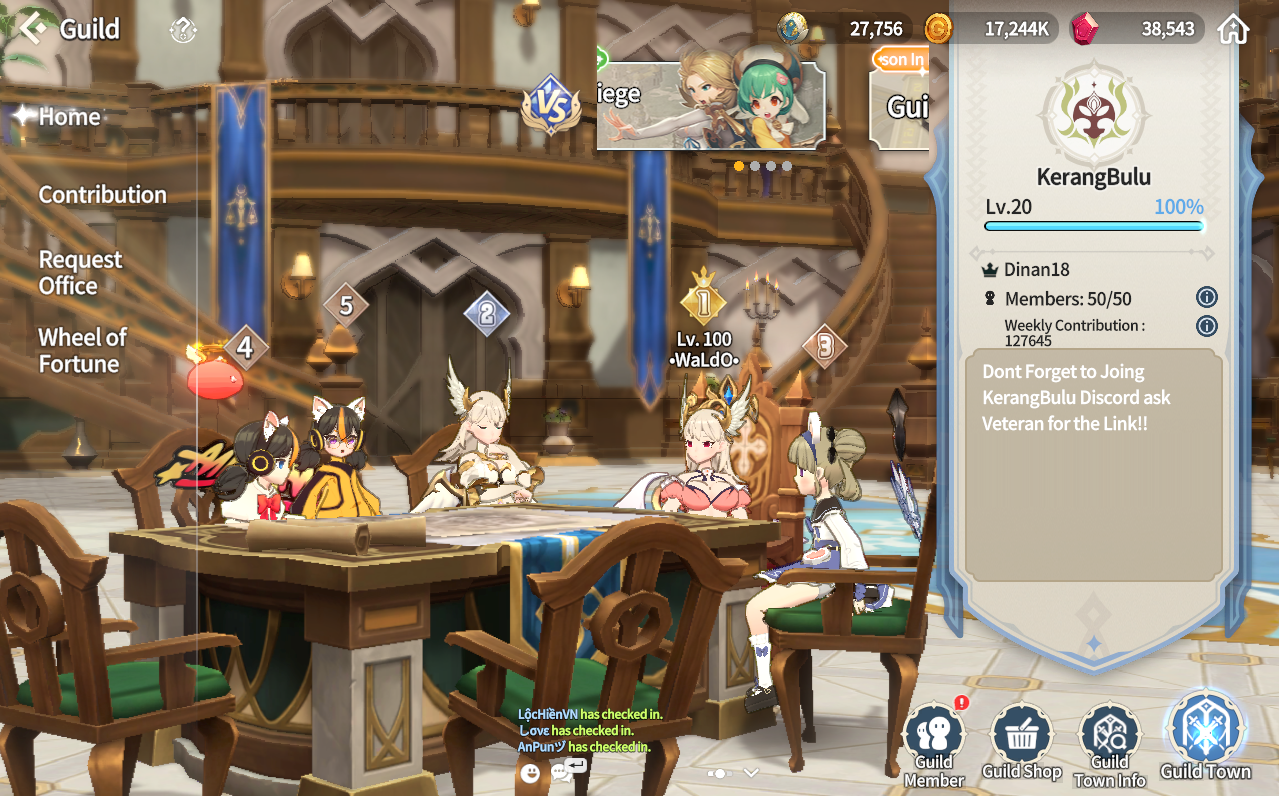Select Home in the guild menu
Viewport: 1279px width, 796px height.
(x=69, y=117)
